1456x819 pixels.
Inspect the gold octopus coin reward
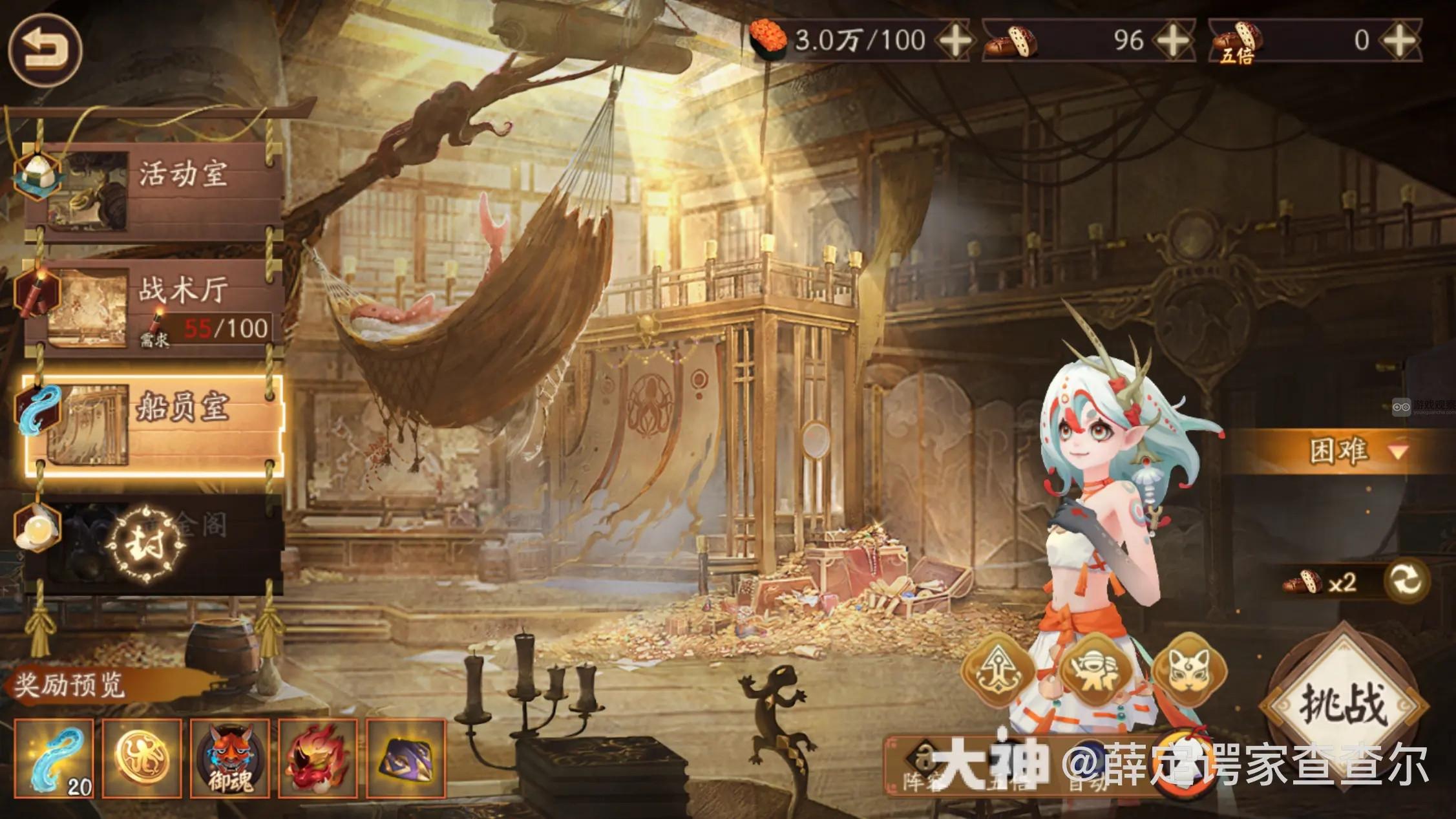[x=142, y=759]
